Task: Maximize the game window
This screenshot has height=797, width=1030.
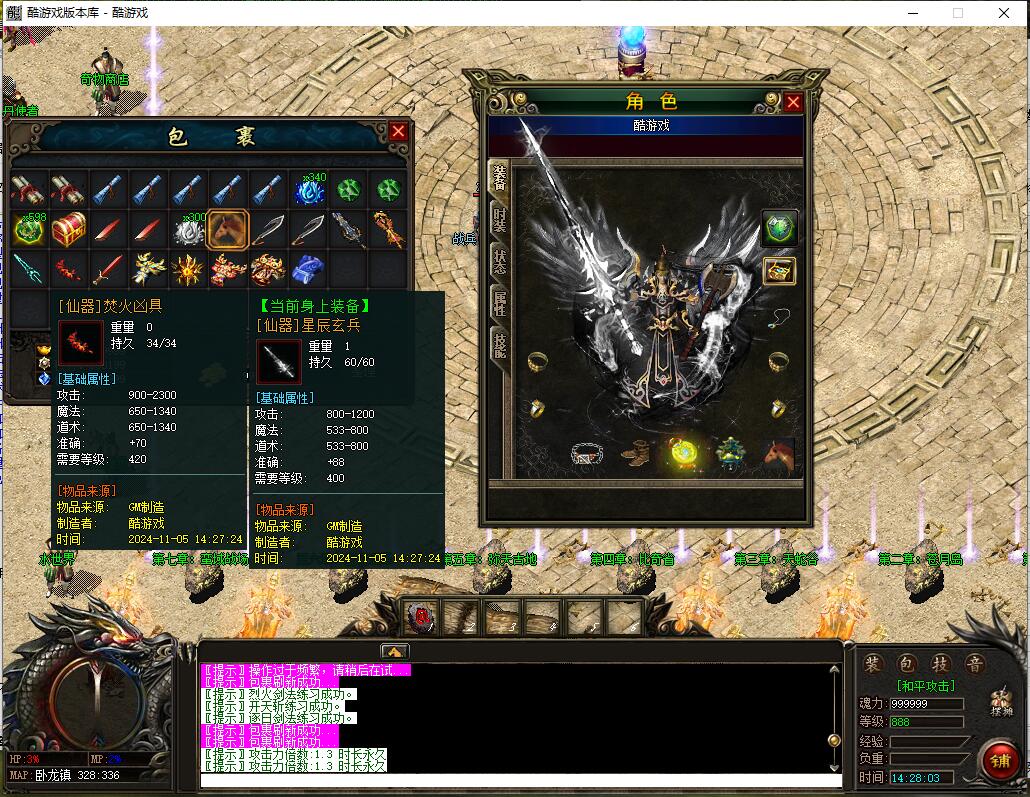Action: 958,13
